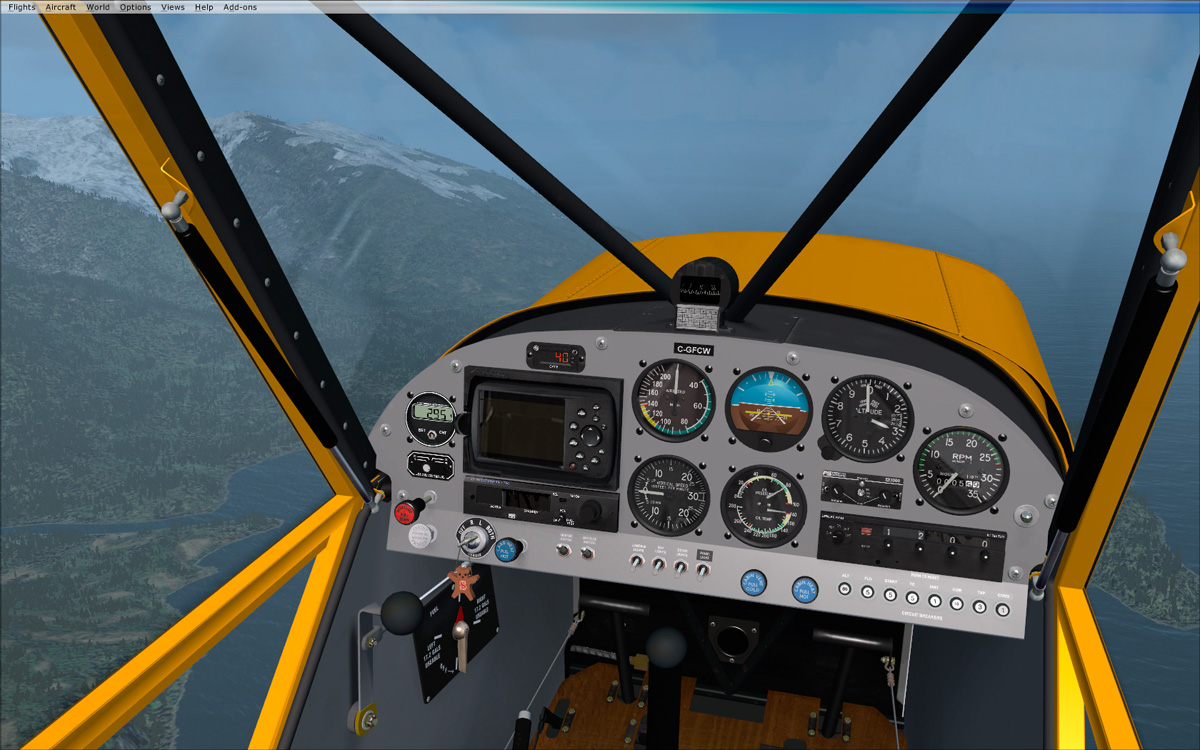Click the ALT circuit breaker
This screenshot has height=750, width=1200.
846,590
